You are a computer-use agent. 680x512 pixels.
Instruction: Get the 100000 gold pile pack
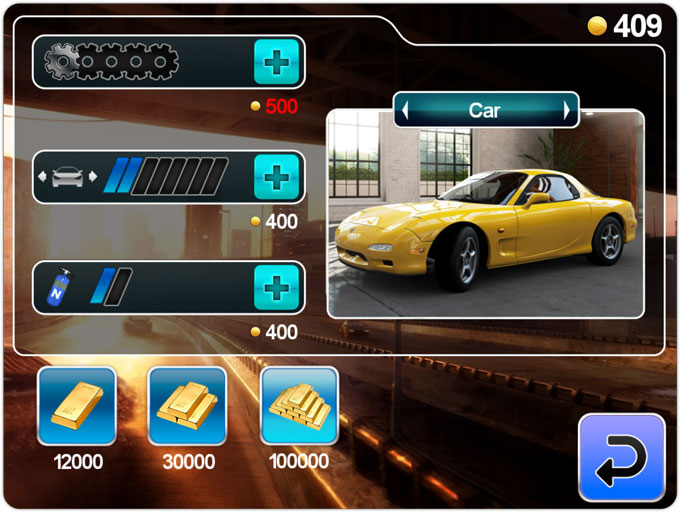point(299,405)
